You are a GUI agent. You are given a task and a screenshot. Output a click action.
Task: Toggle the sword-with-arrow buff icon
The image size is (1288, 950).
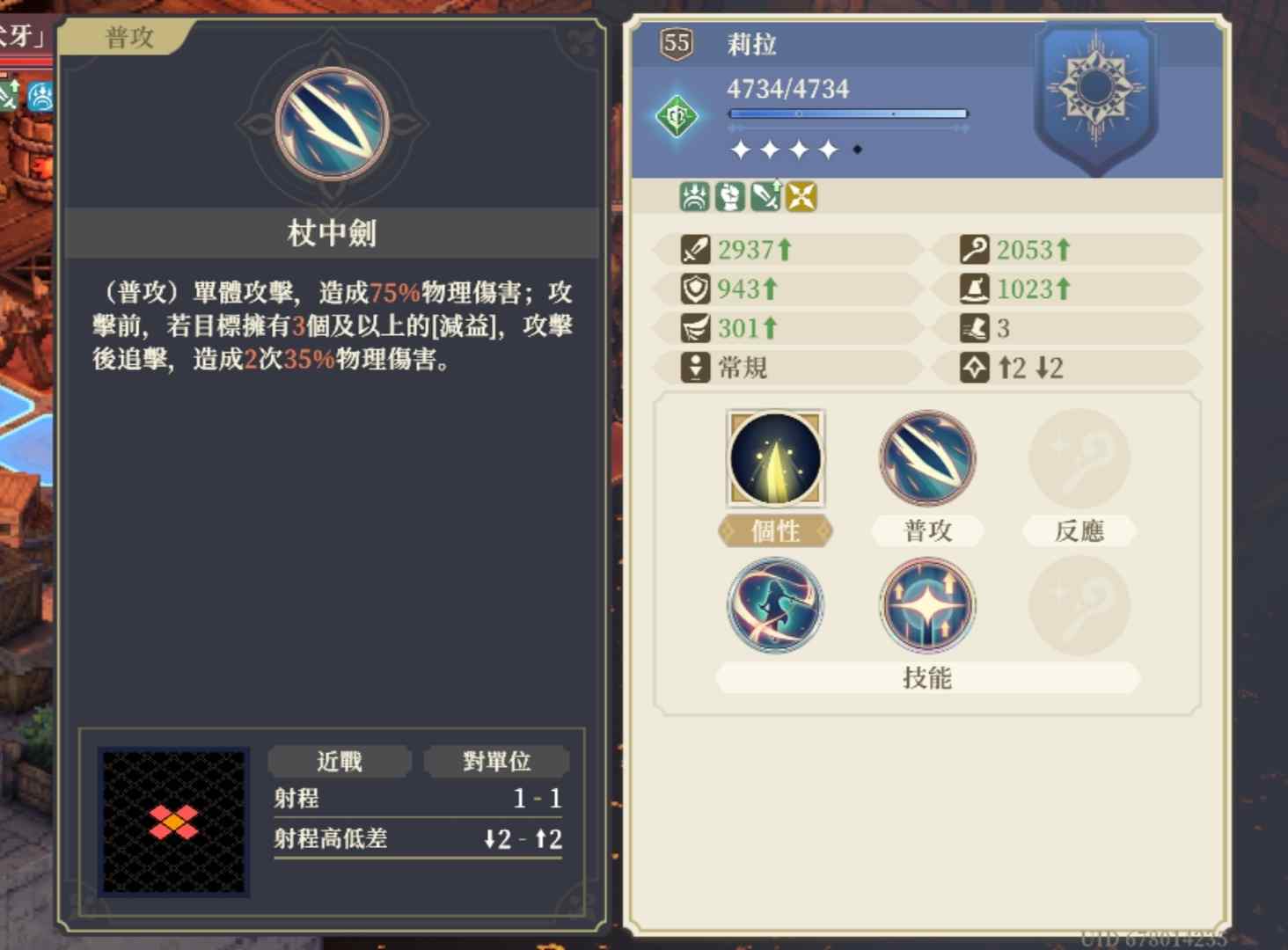(x=765, y=197)
